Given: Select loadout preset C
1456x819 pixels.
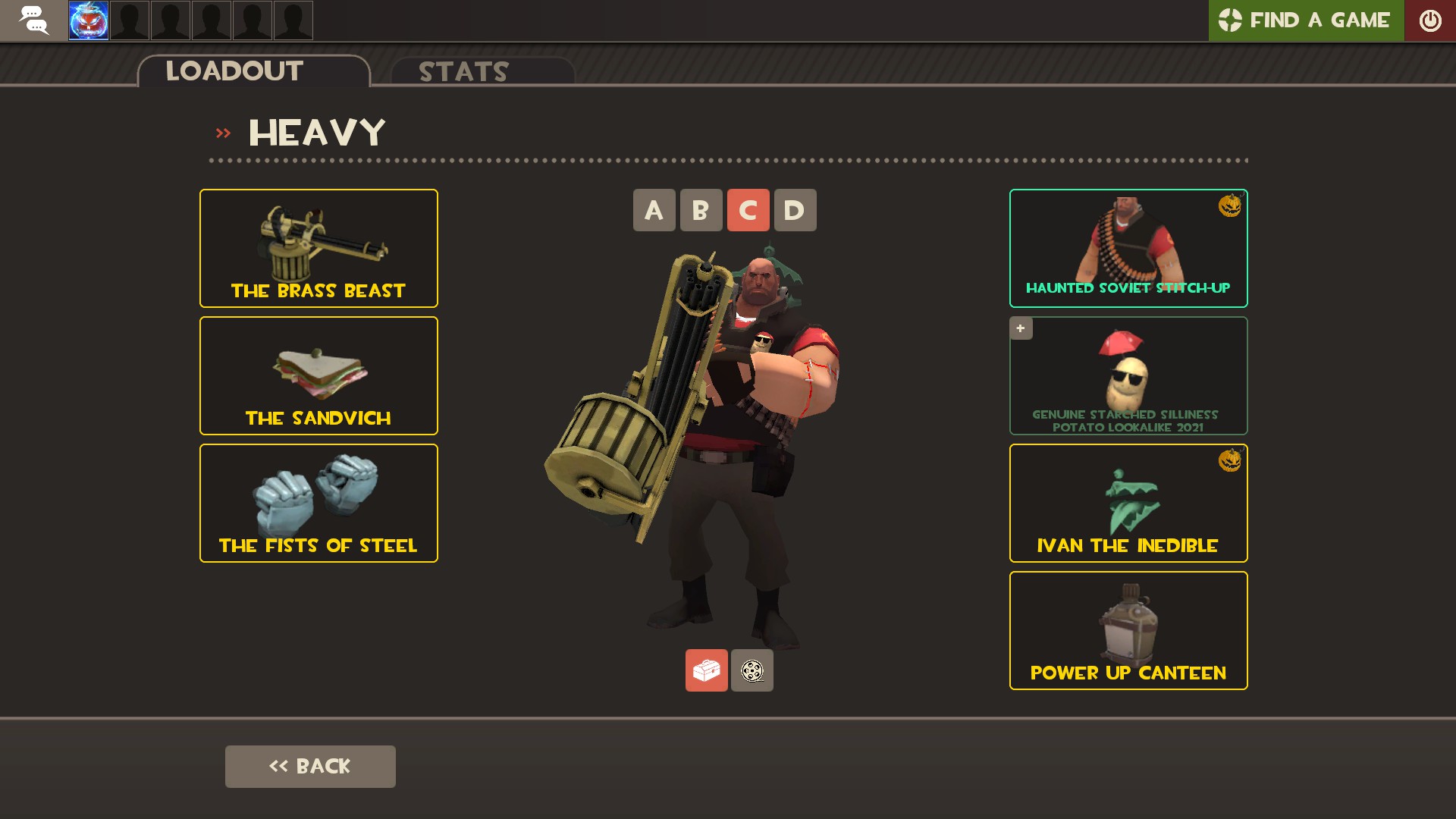Looking at the screenshot, I should 748,210.
